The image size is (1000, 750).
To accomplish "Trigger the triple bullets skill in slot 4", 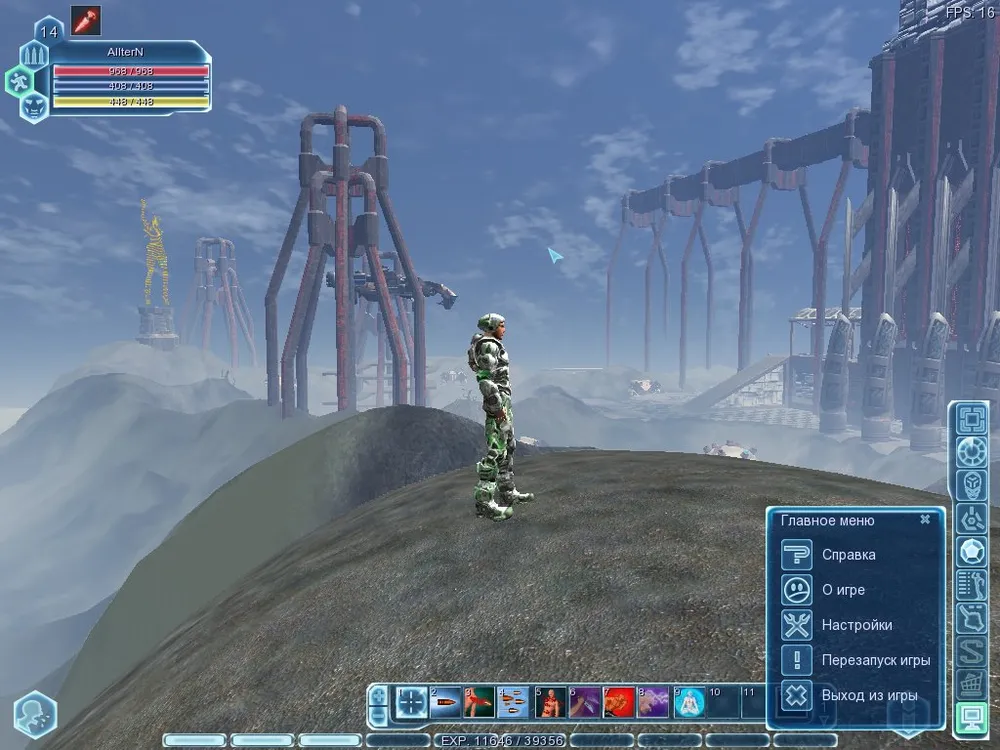I will (514, 702).
